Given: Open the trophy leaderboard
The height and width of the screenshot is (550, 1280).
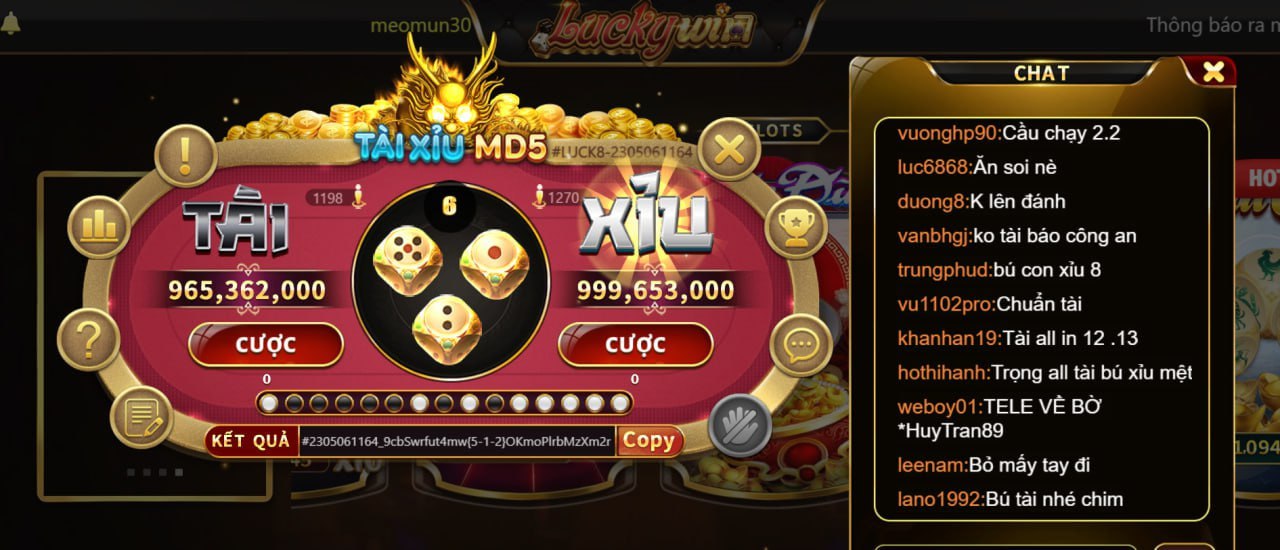Looking at the screenshot, I should (796, 227).
